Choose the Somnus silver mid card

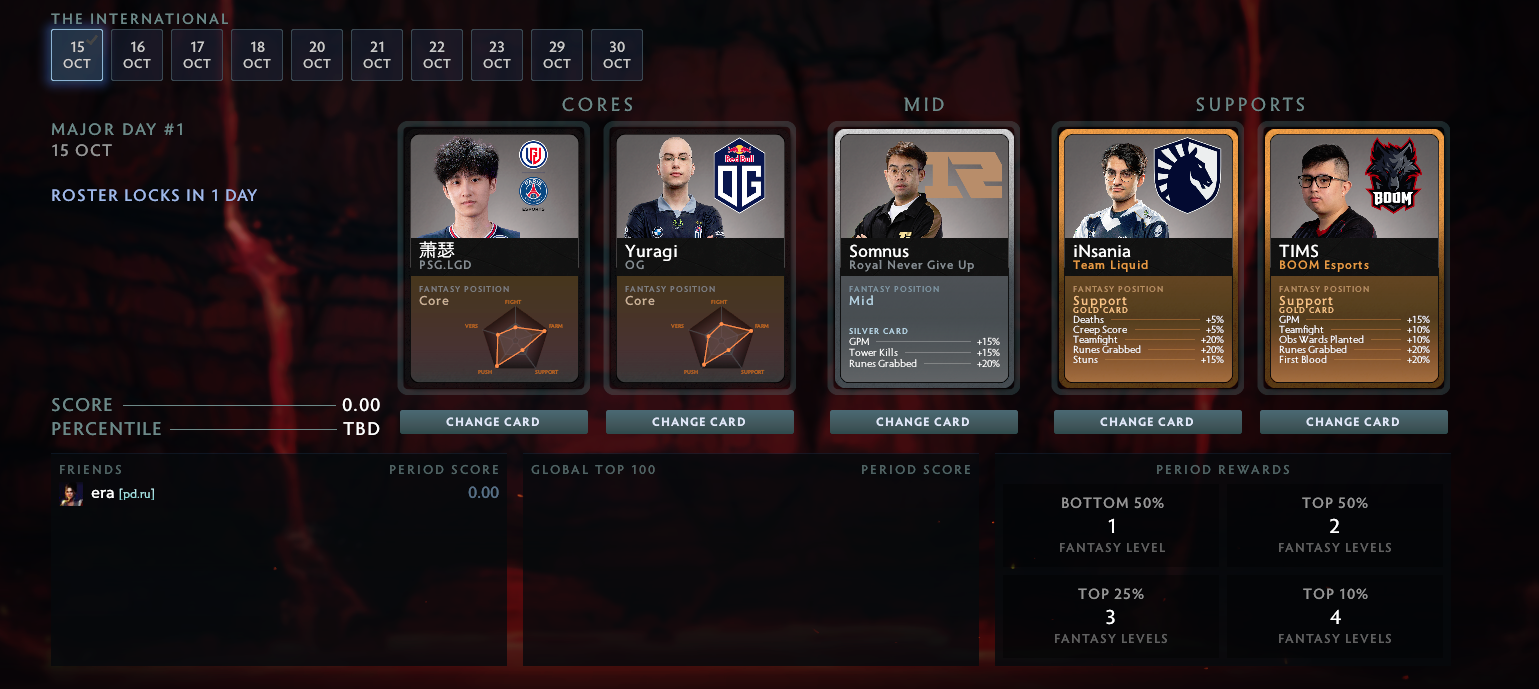pyautogui.click(x=924, y=258)
